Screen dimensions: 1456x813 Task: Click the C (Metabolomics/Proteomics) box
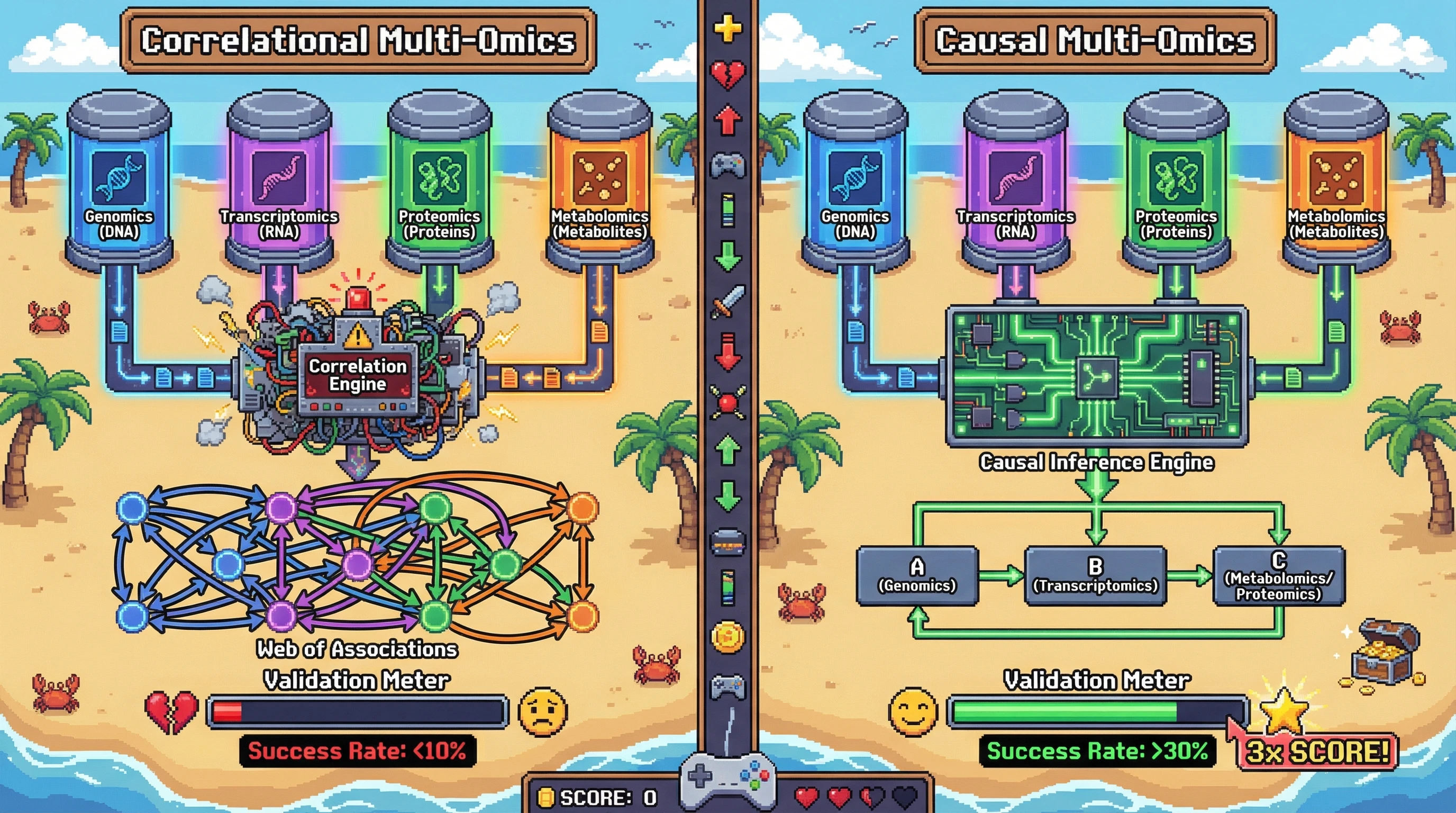tap(1278, 575)
